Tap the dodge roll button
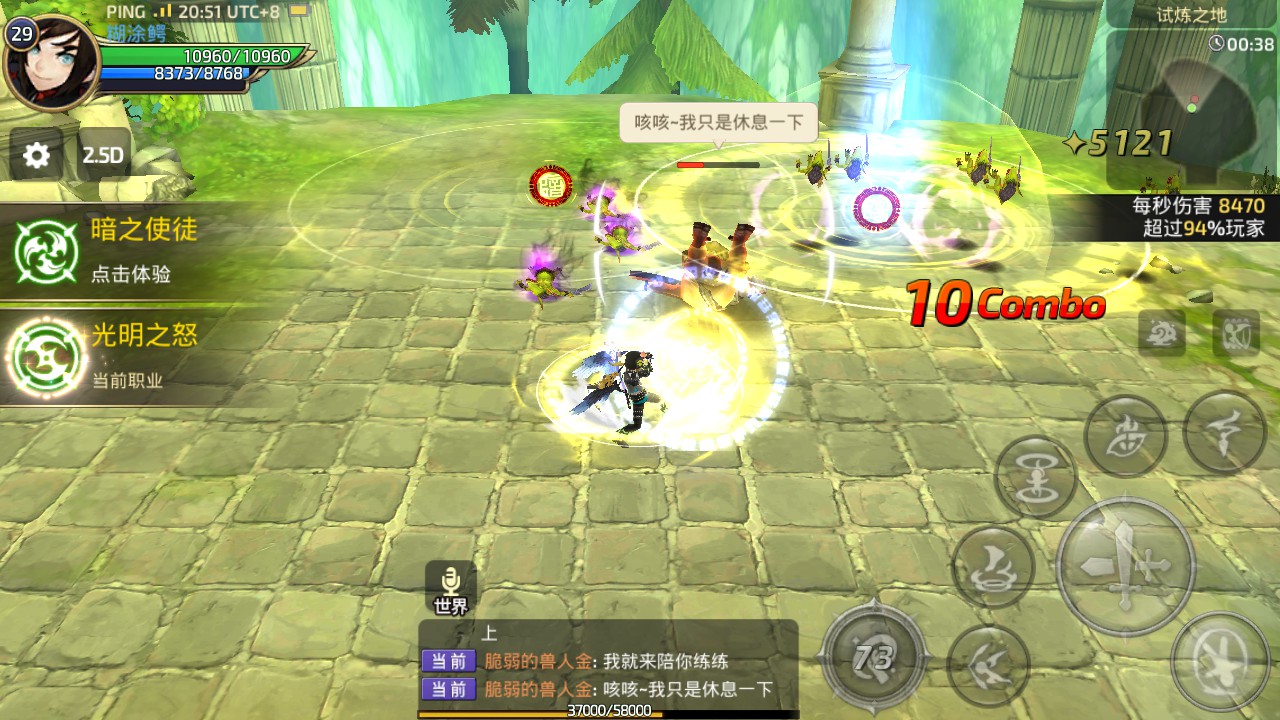The height and width of the screenshot is (720, 1280). (x=1219, y=662)
